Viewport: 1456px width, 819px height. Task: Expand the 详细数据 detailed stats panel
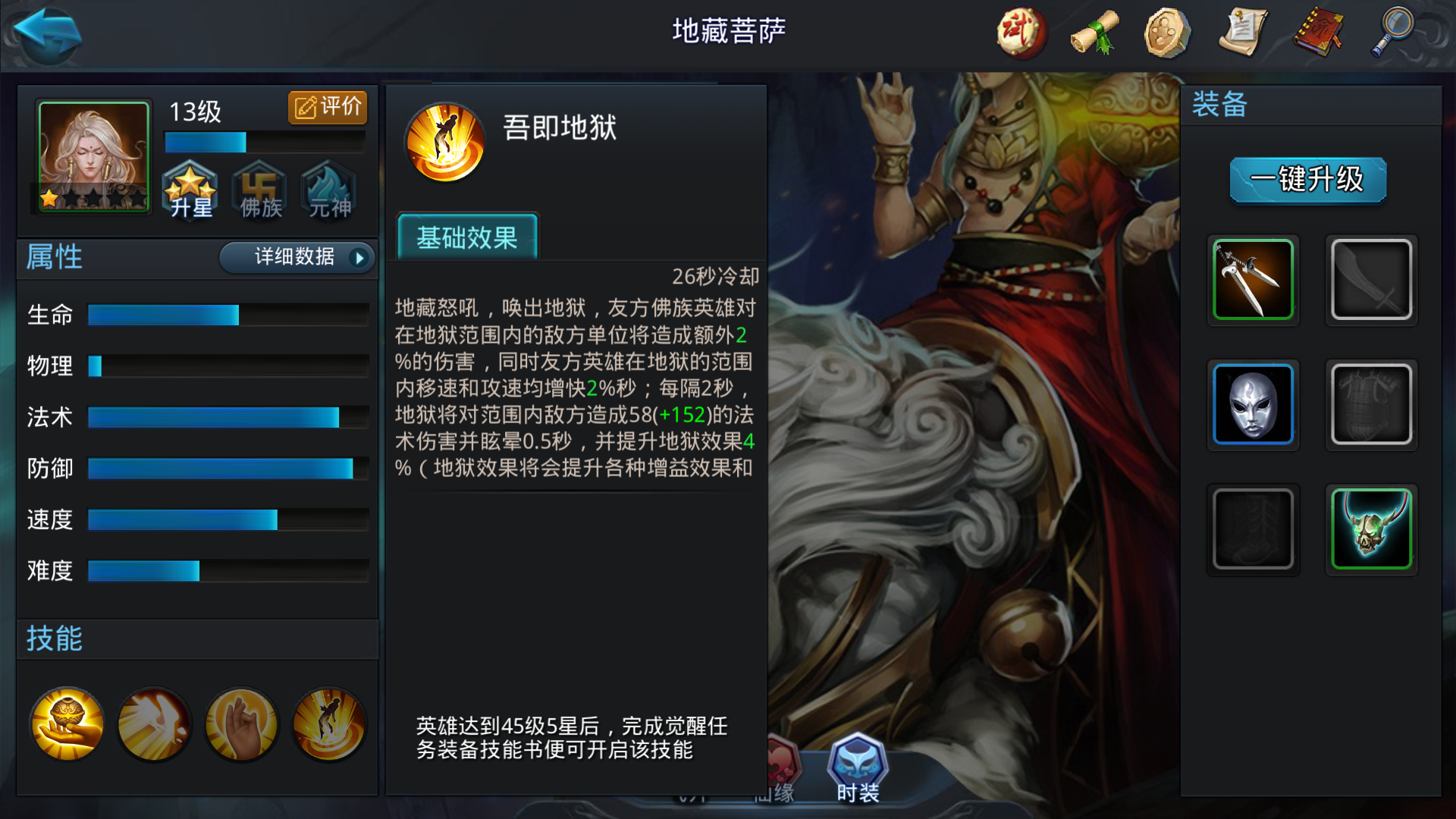coord(296,258)
